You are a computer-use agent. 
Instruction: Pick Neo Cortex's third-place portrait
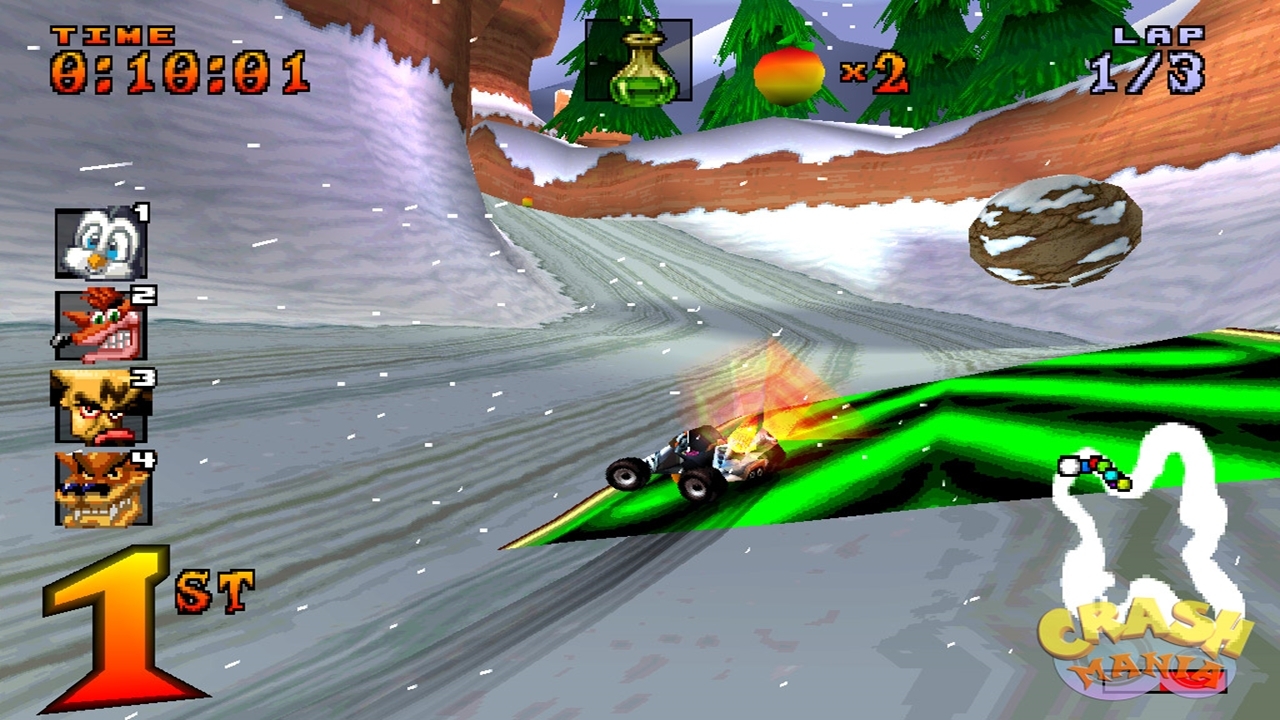click(x=100, y=406)
